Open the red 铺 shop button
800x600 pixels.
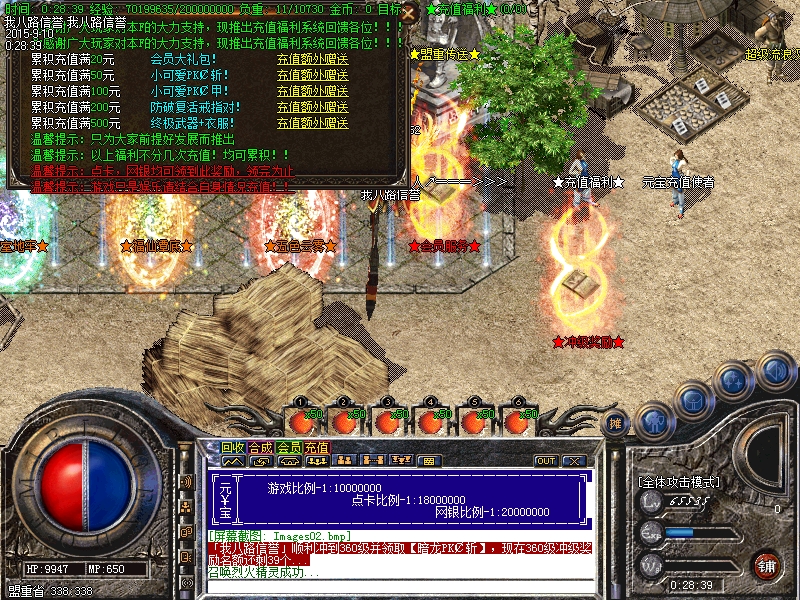[766, 565]
